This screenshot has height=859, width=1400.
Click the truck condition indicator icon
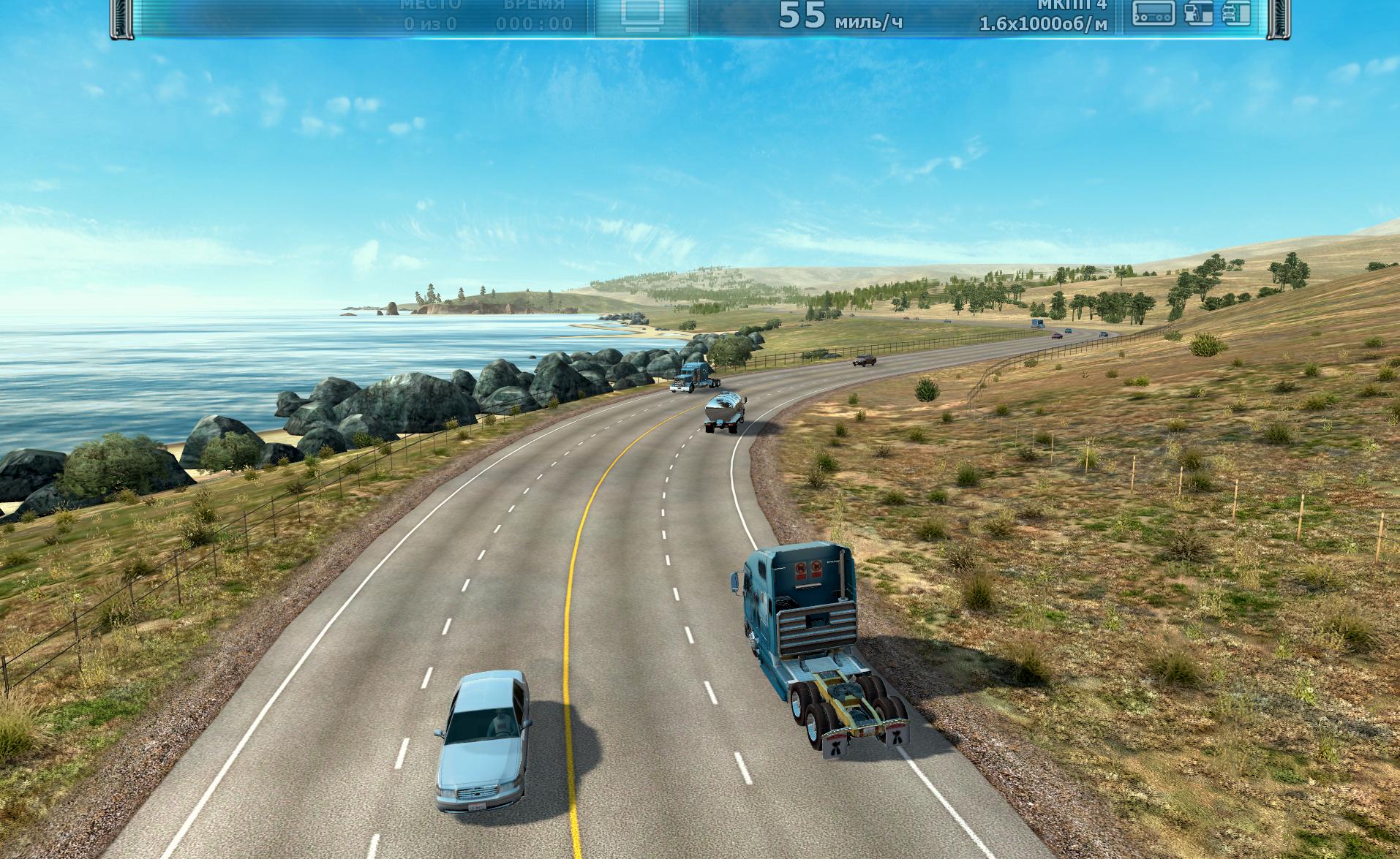tap(1237, 13)
